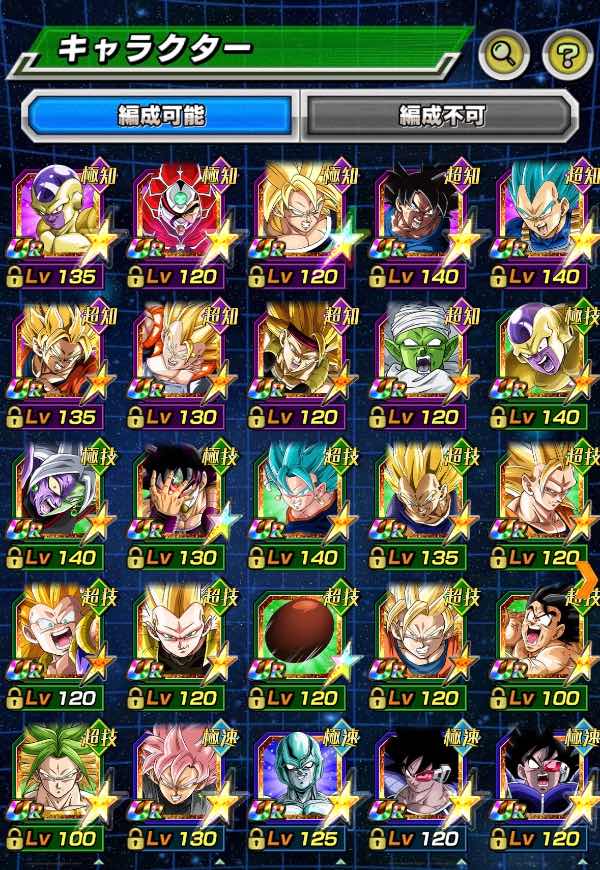Screen dimensions: 600x870
Task: Pick the metallic blue character at Lv 125
Action: point(300,778)
